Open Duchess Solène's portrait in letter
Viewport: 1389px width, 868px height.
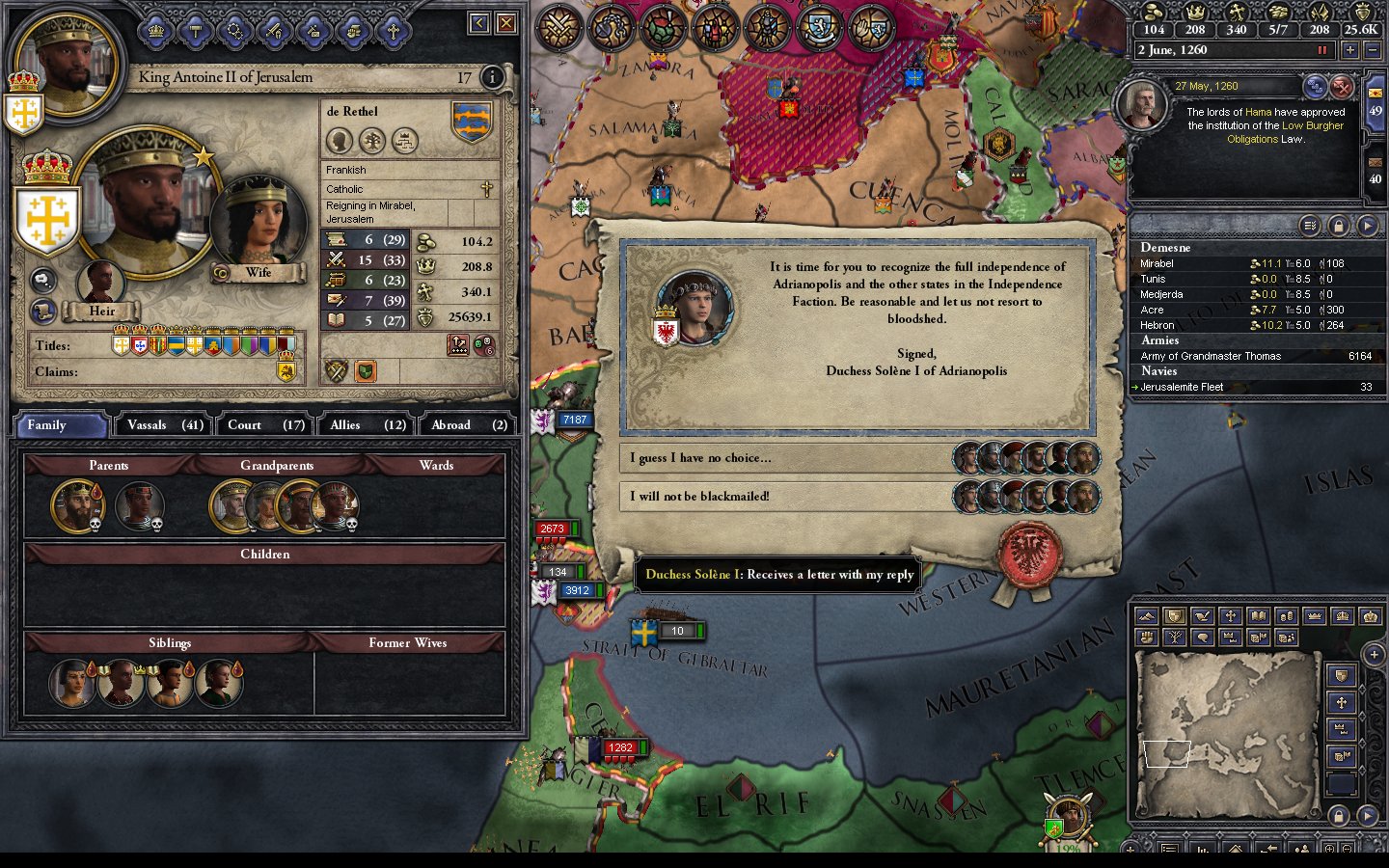(694, 307)
